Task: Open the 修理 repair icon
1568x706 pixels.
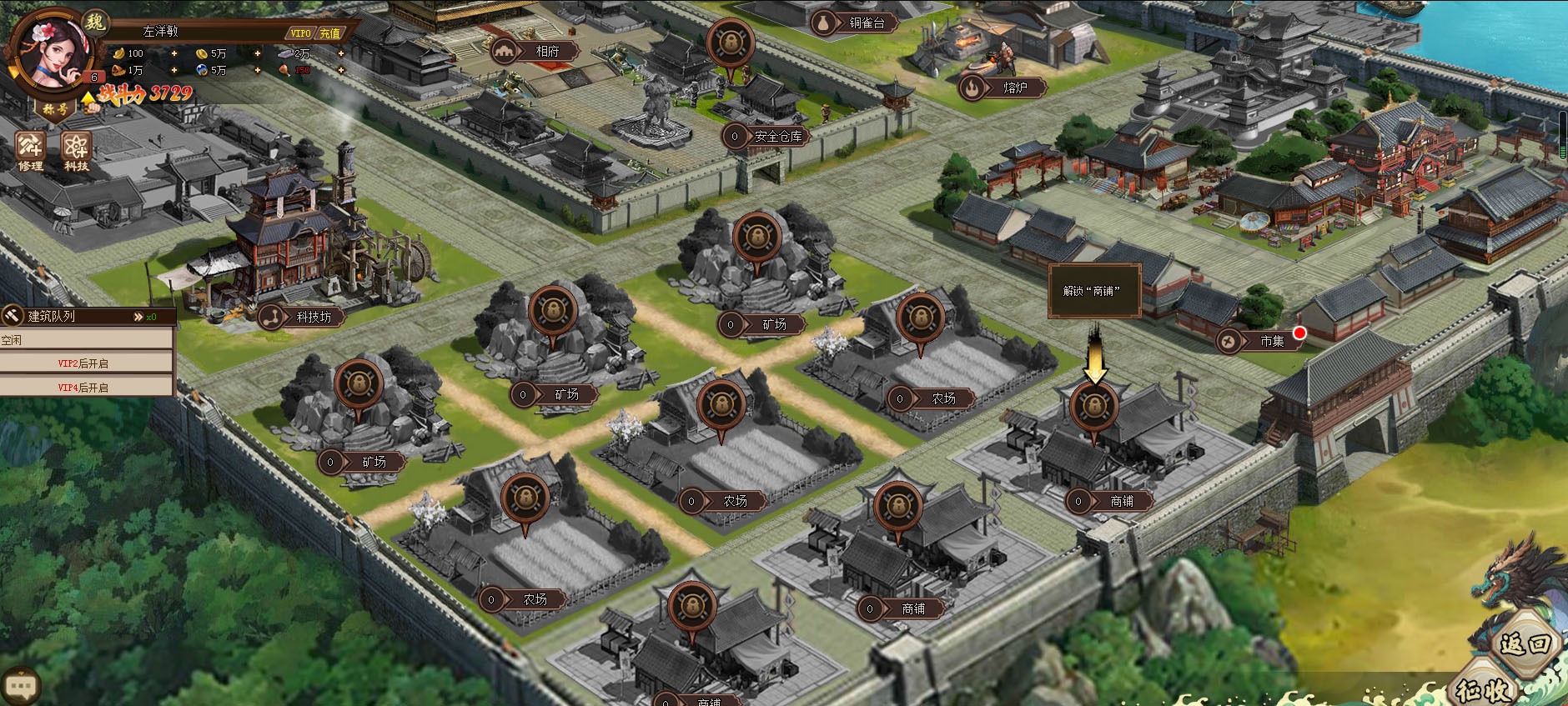Action: 31,151
